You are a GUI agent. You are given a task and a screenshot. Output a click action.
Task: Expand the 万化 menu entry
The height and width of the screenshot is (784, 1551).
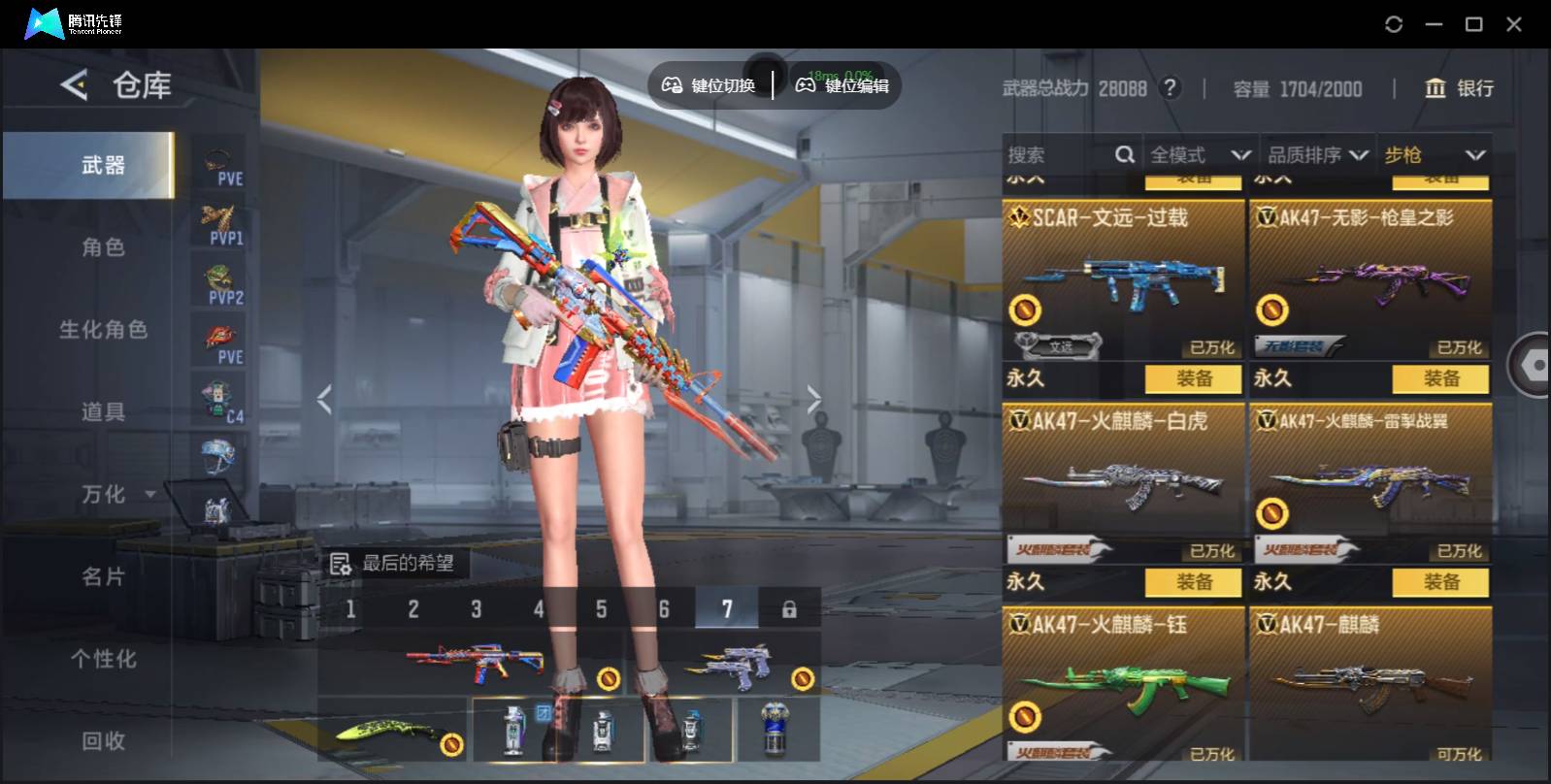click(116, 495)
